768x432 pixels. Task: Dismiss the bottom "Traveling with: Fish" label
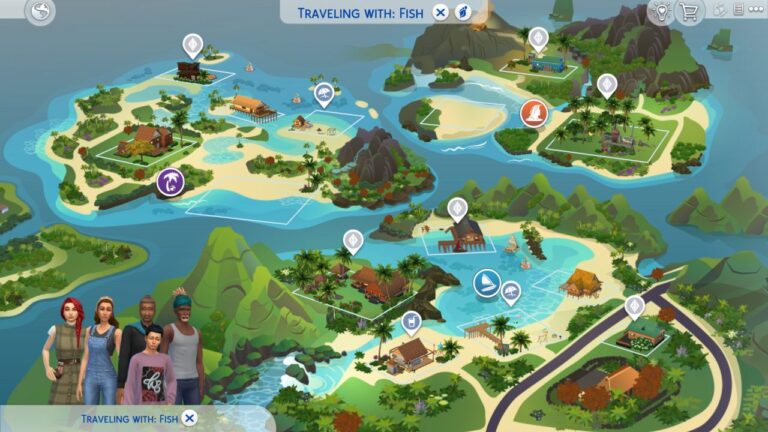pyautogui.click(x=190, y=418)
